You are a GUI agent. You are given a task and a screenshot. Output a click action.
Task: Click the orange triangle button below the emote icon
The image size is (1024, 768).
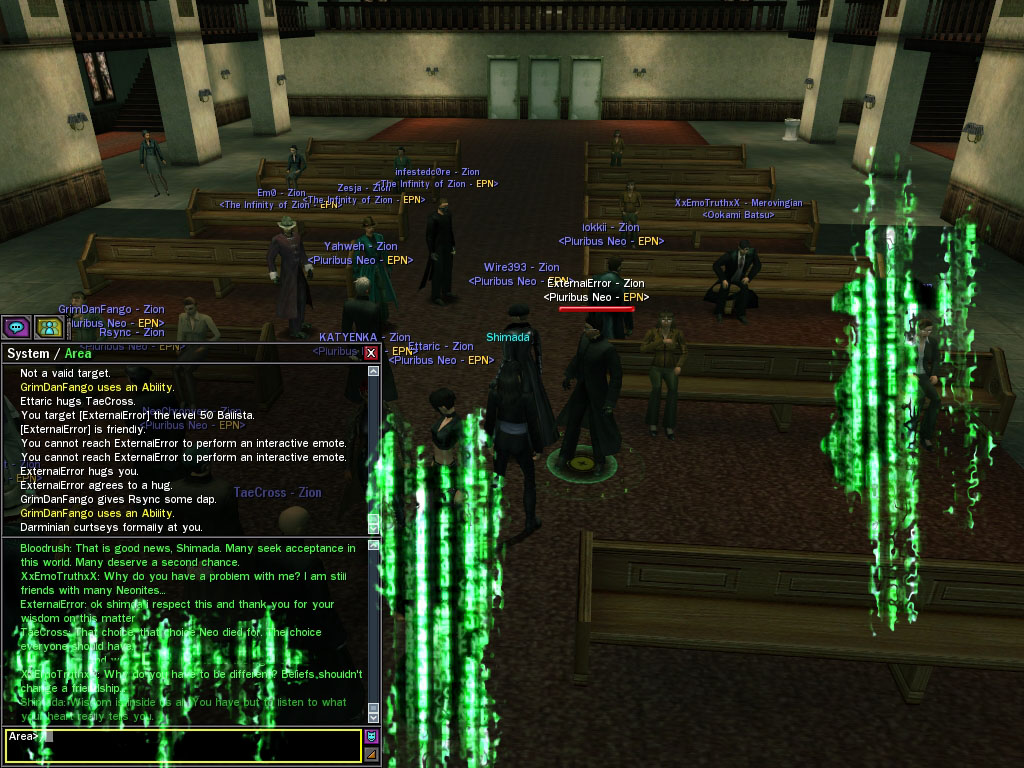point(372,754)
